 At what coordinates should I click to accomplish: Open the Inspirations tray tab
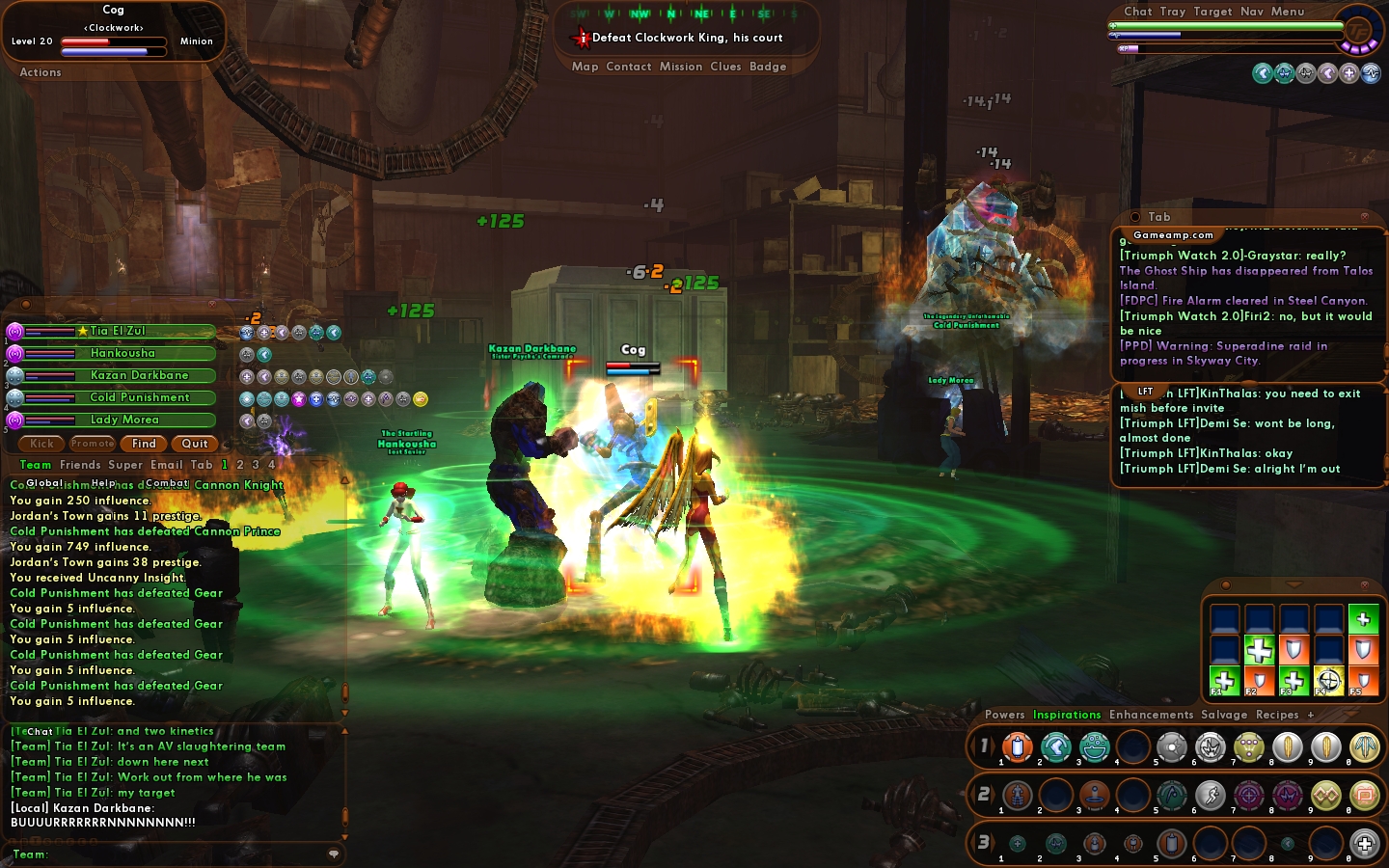pyautogui.click(x=1067, y=715)
